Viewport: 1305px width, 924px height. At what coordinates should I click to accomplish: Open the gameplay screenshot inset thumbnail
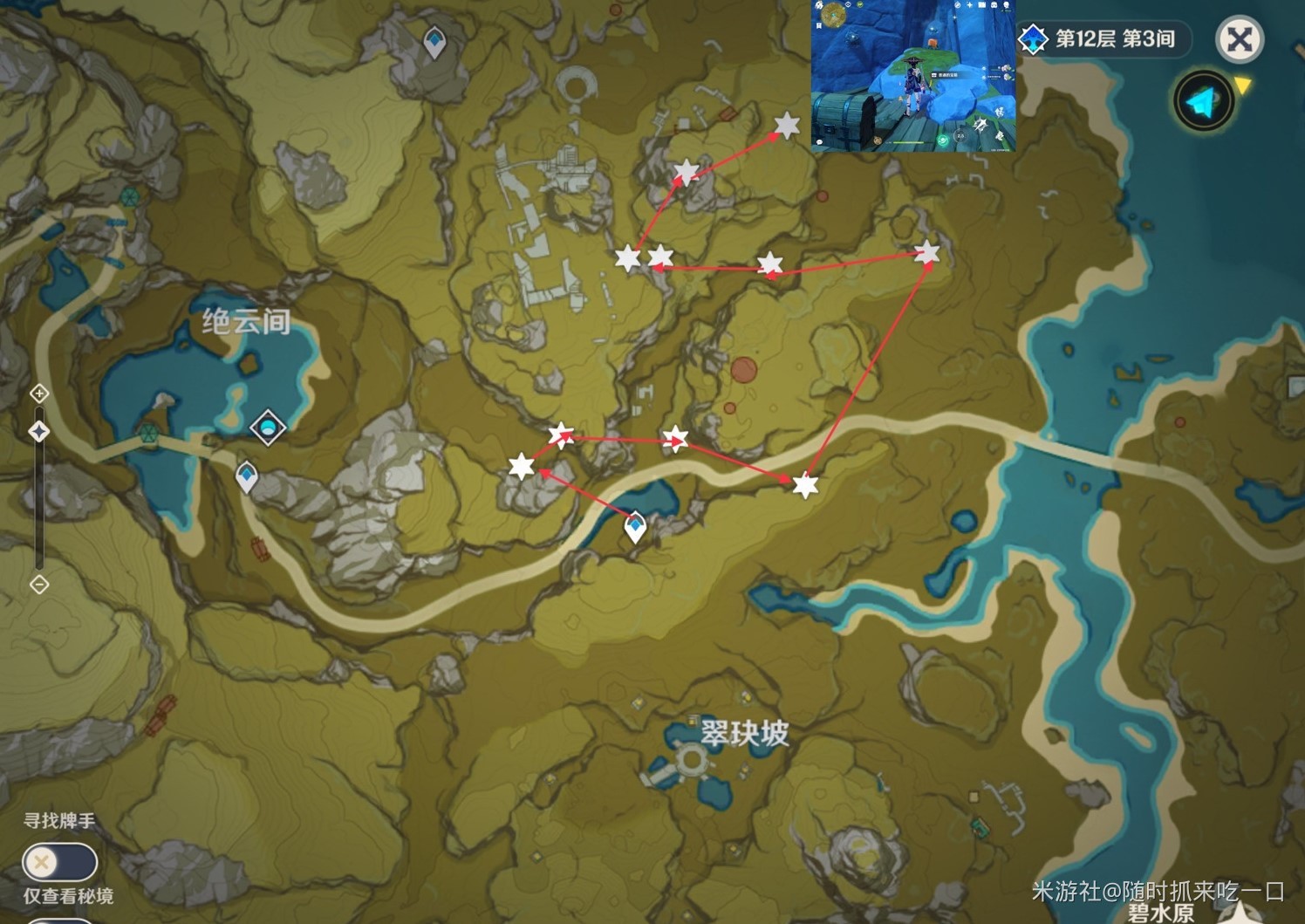coord(913,76)
